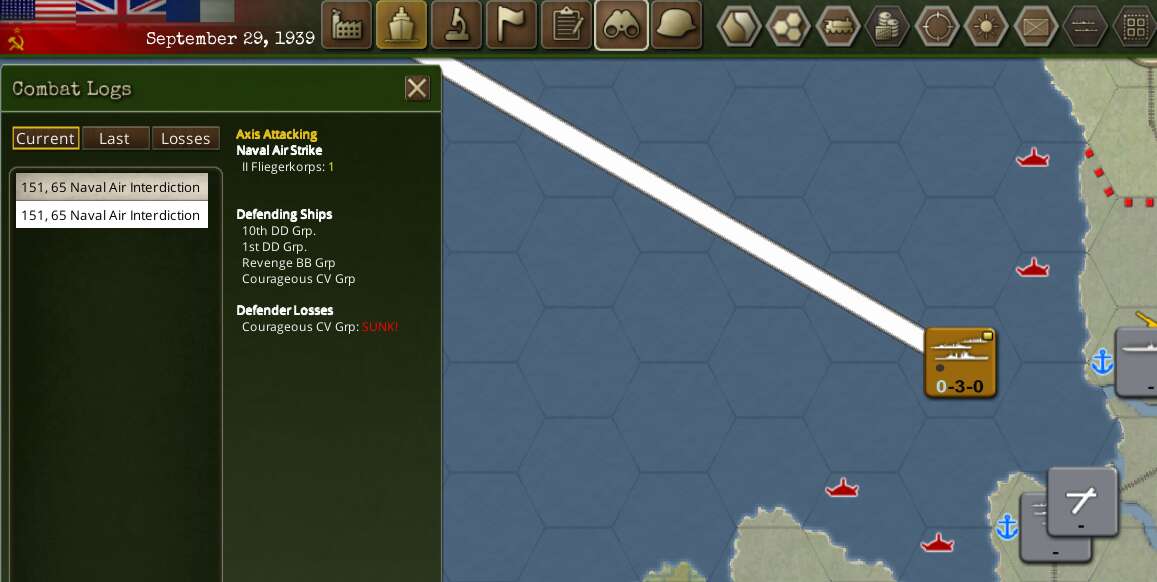This screenshot has width=1157, height=582.
Task: Toggle the terrain map hexagon overlay
Action: coord(739,26)
